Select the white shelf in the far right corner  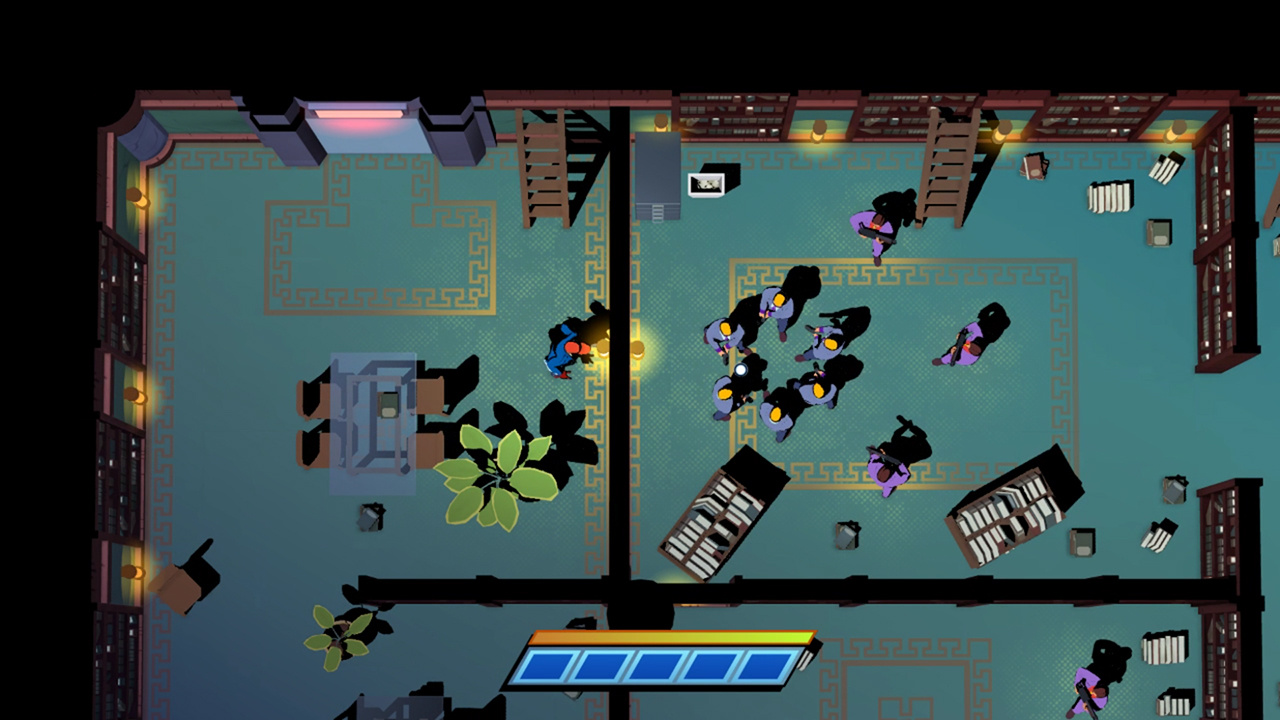pos(1110,195)
